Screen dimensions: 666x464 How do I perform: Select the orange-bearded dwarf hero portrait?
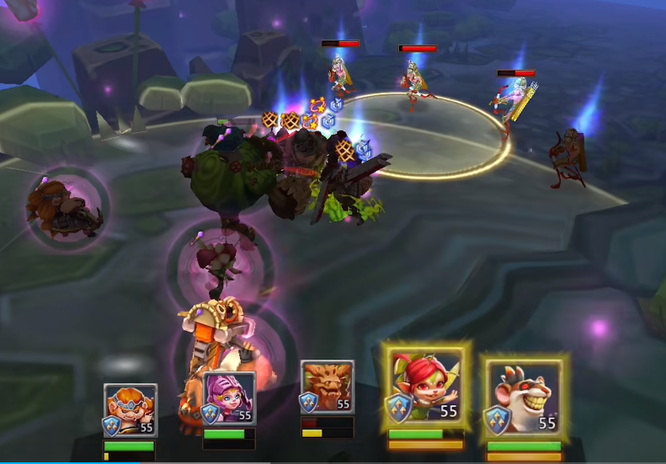tap(130, 409)
